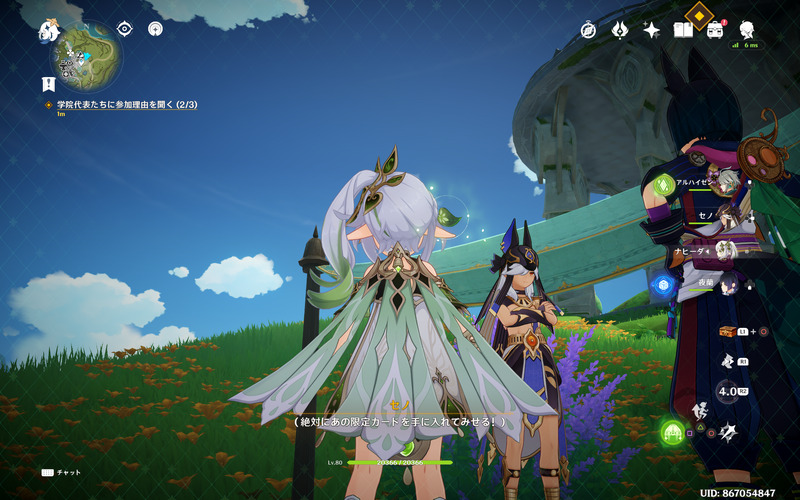
Task: Use the treasure chest gadget icon
Action: click(x=728, y=331)
